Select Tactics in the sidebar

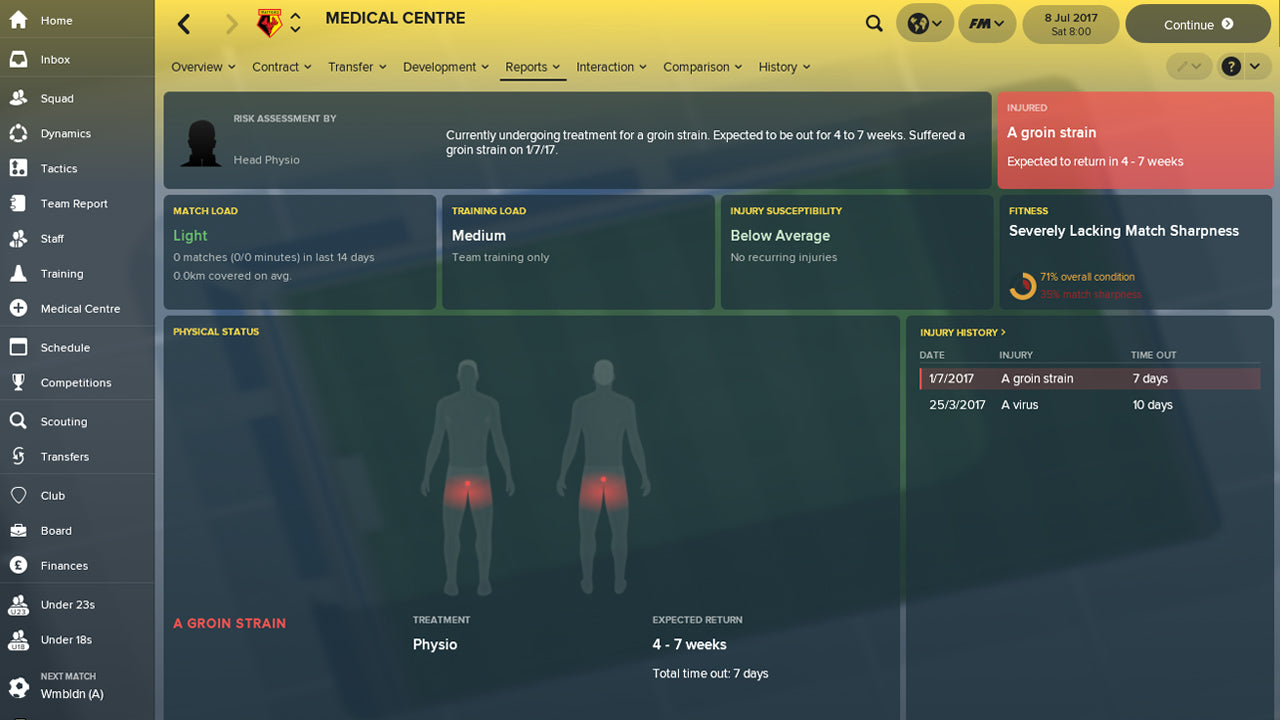(x=59, y=169)
